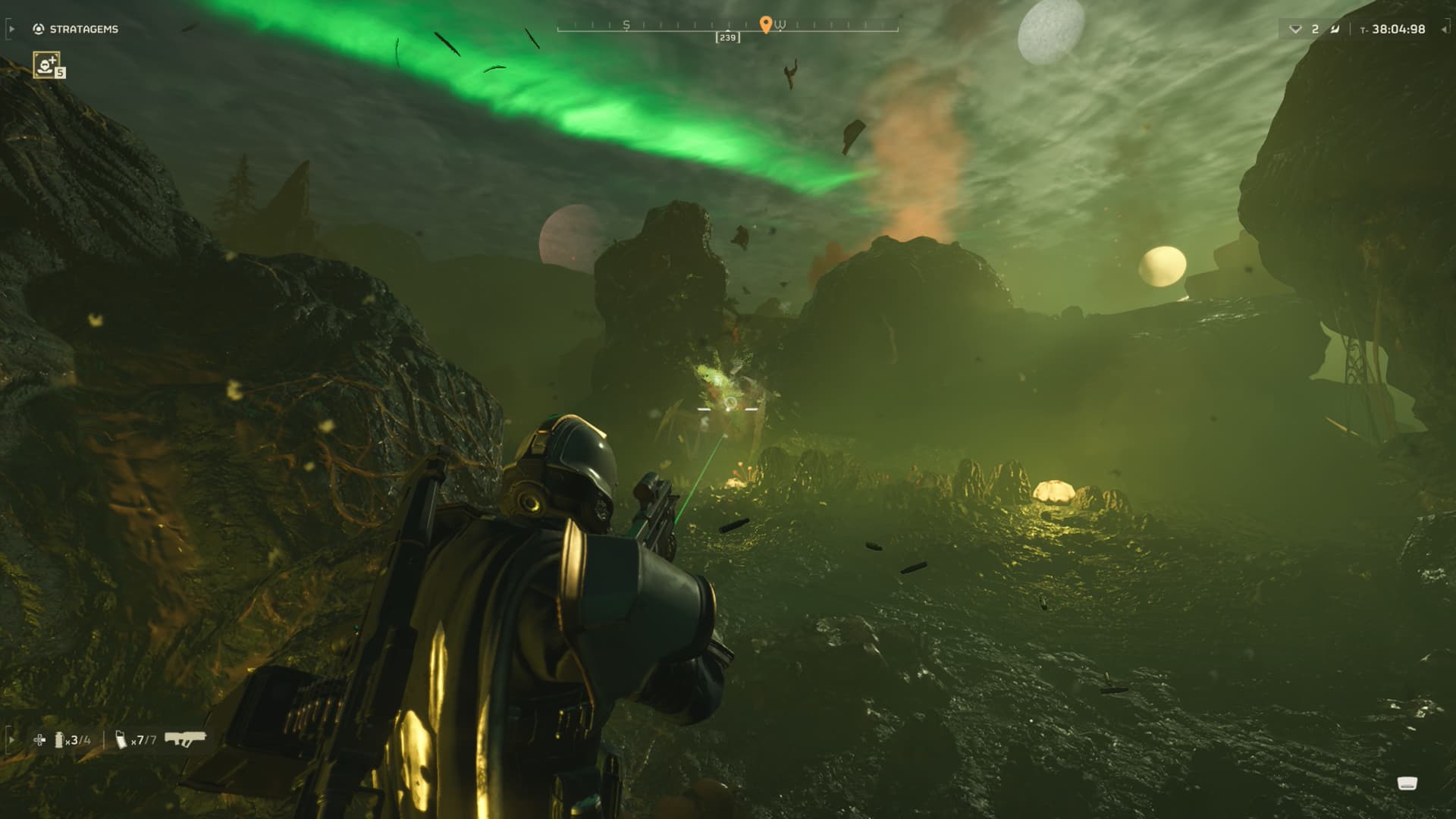Screen dimensions: 1456x819
Task: Expand the weapon loadout panel arrow
Action: click(x=11, y=739)
